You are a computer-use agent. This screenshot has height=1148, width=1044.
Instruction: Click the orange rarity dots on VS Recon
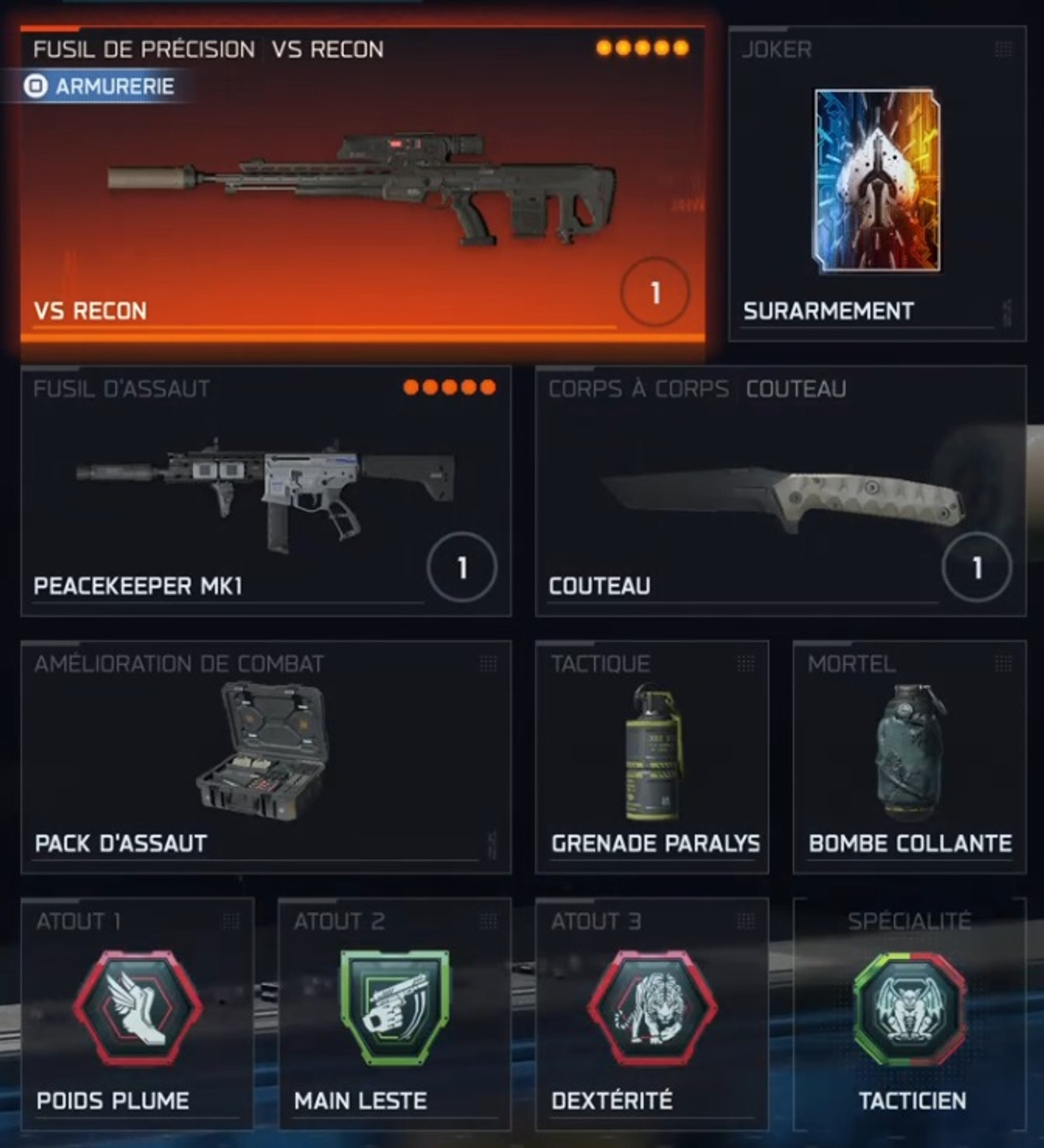click(640, 48)
